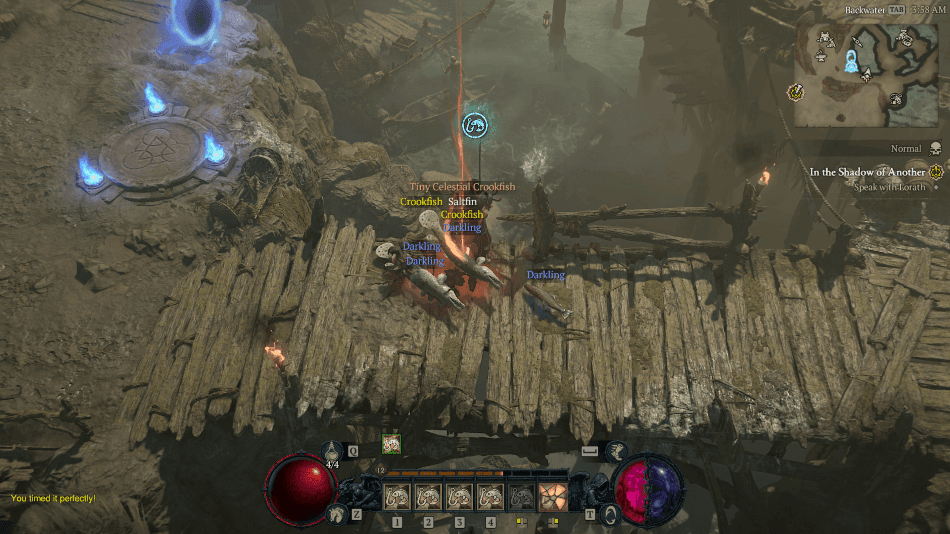Activate the orange cracked-stone skill slot
This screenshot has width=950, height=534.
click(553, 497)
